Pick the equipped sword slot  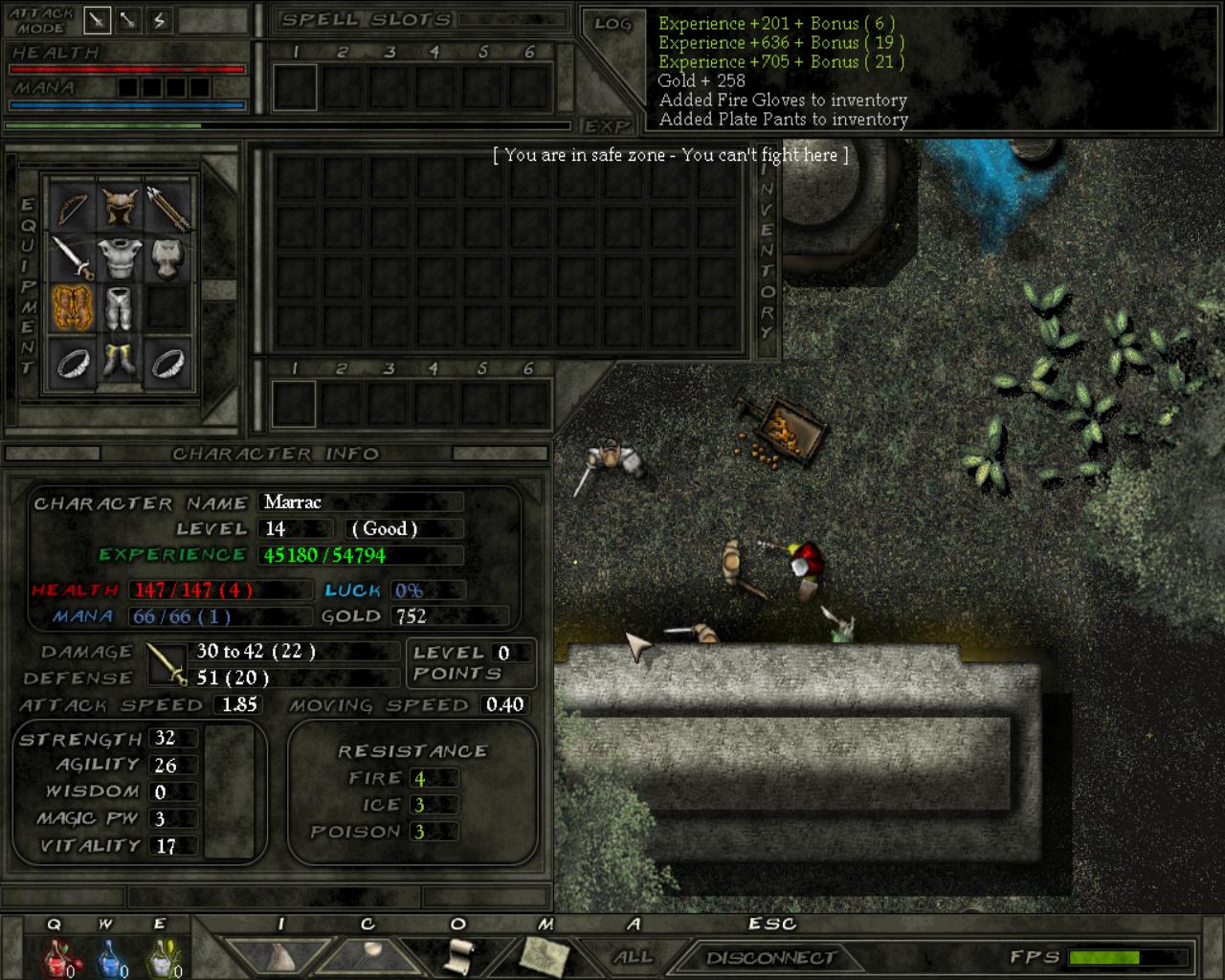click(x=72, y=256)
